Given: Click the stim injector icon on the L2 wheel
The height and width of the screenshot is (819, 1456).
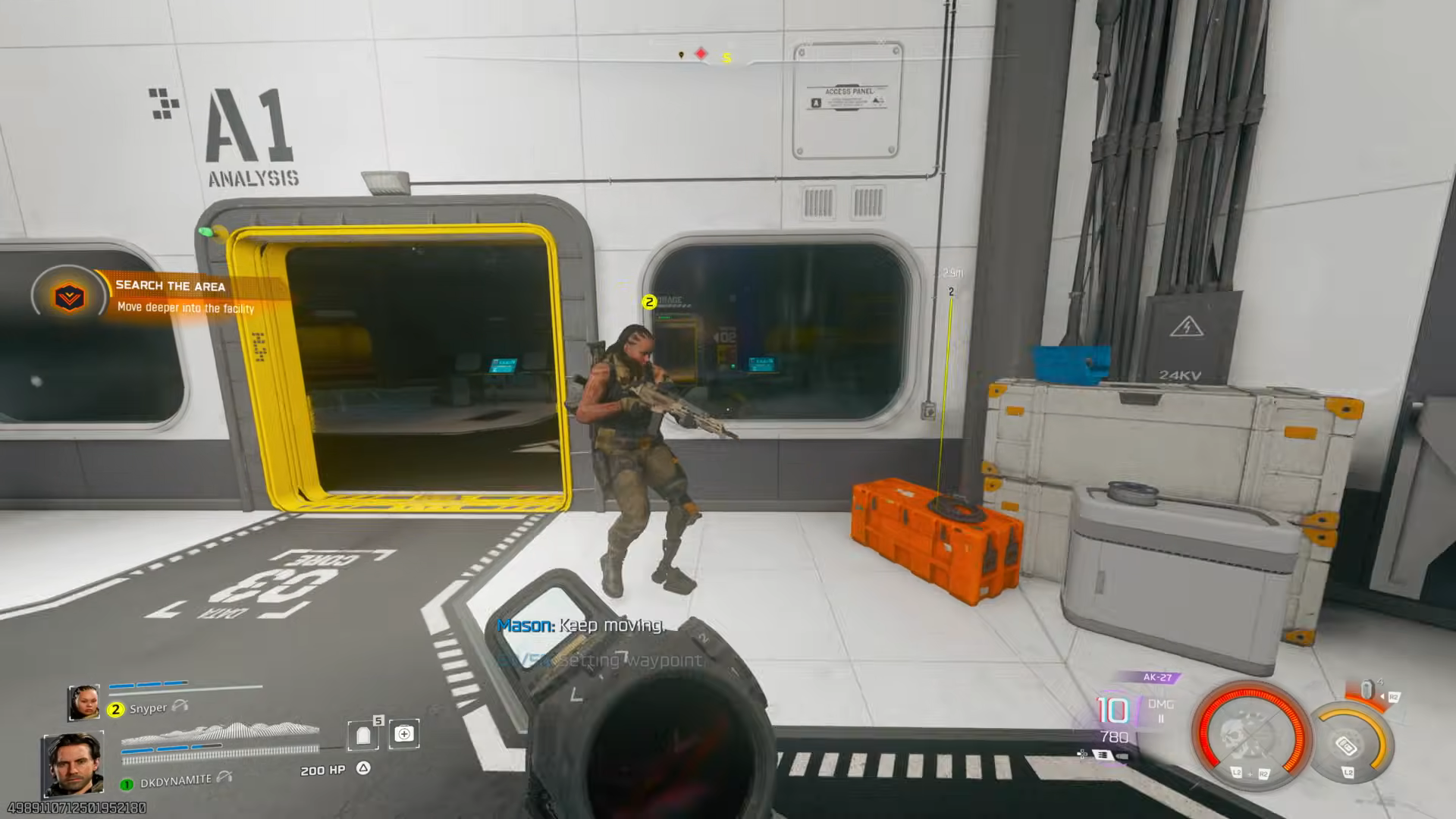Looking at the screenshot, I should coord(1347,746).
